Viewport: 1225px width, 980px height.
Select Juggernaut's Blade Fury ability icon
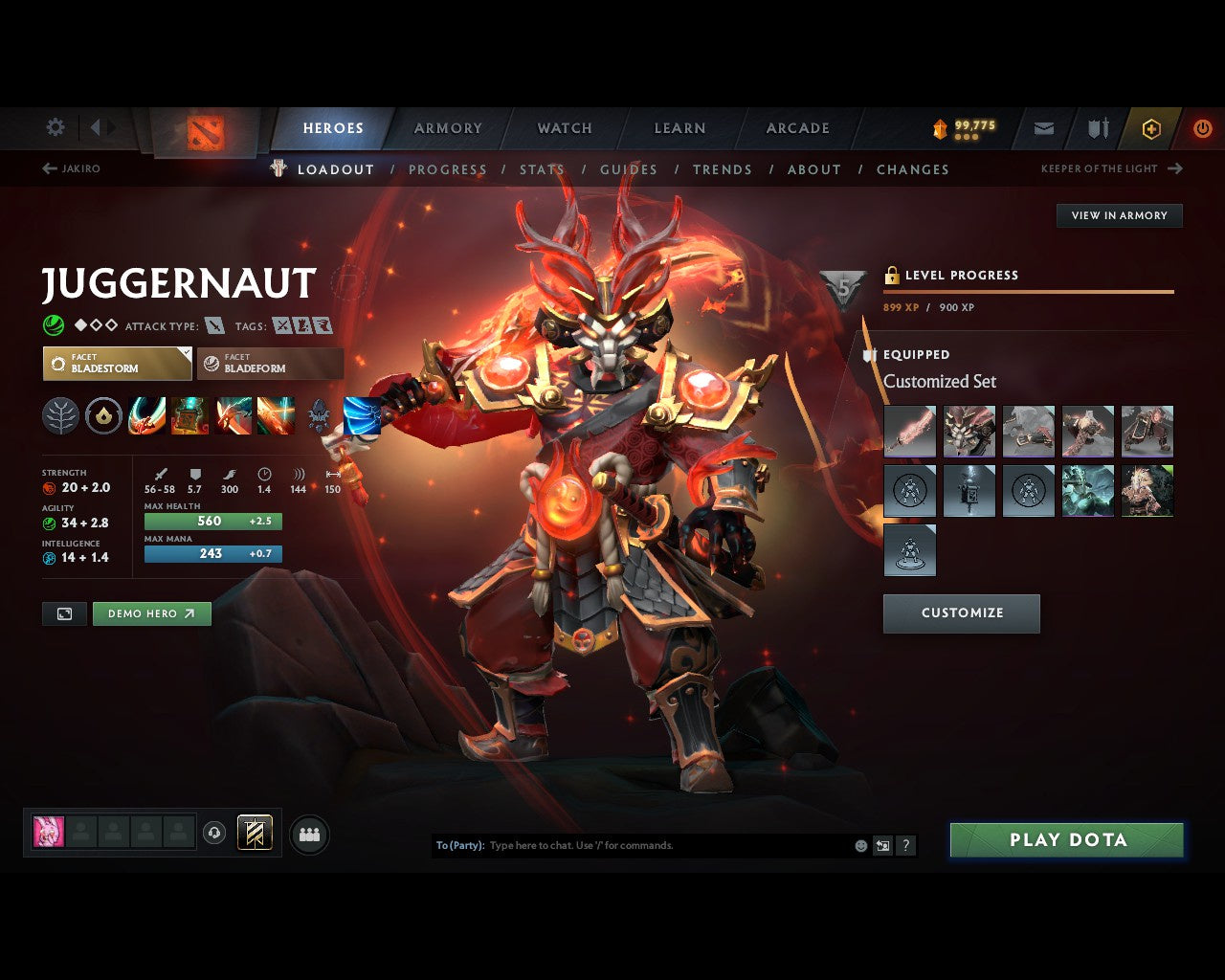[147, 416]
